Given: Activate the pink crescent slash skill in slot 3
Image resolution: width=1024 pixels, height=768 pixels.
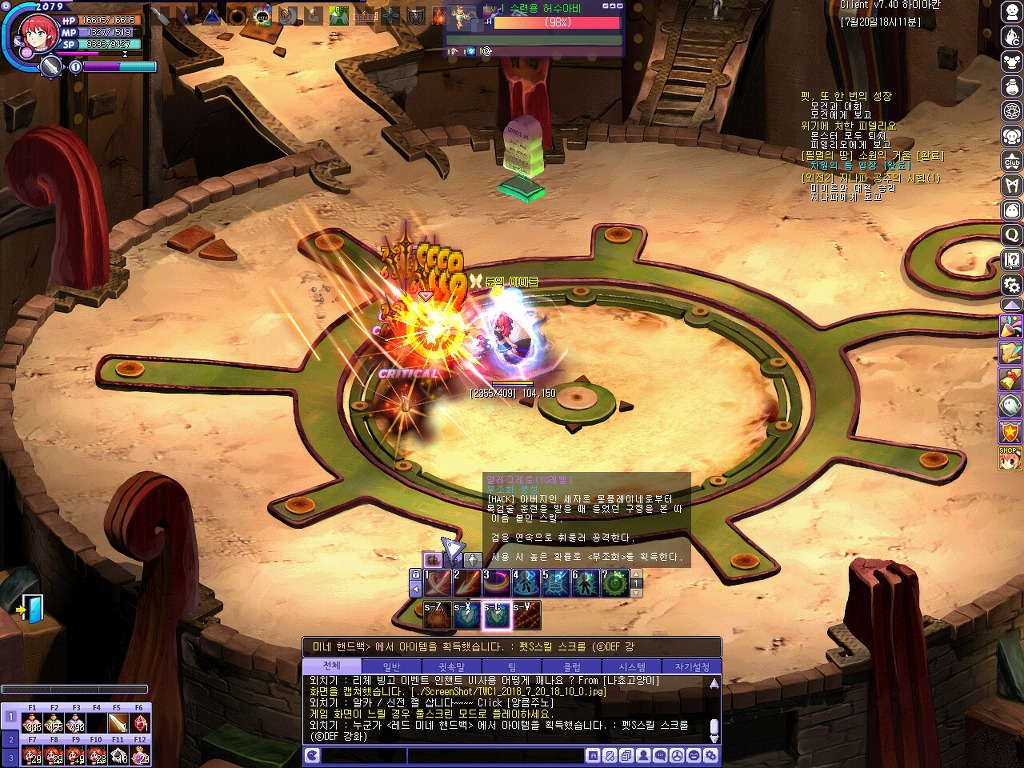Looking at the screenshot, I should pos(497,583).
